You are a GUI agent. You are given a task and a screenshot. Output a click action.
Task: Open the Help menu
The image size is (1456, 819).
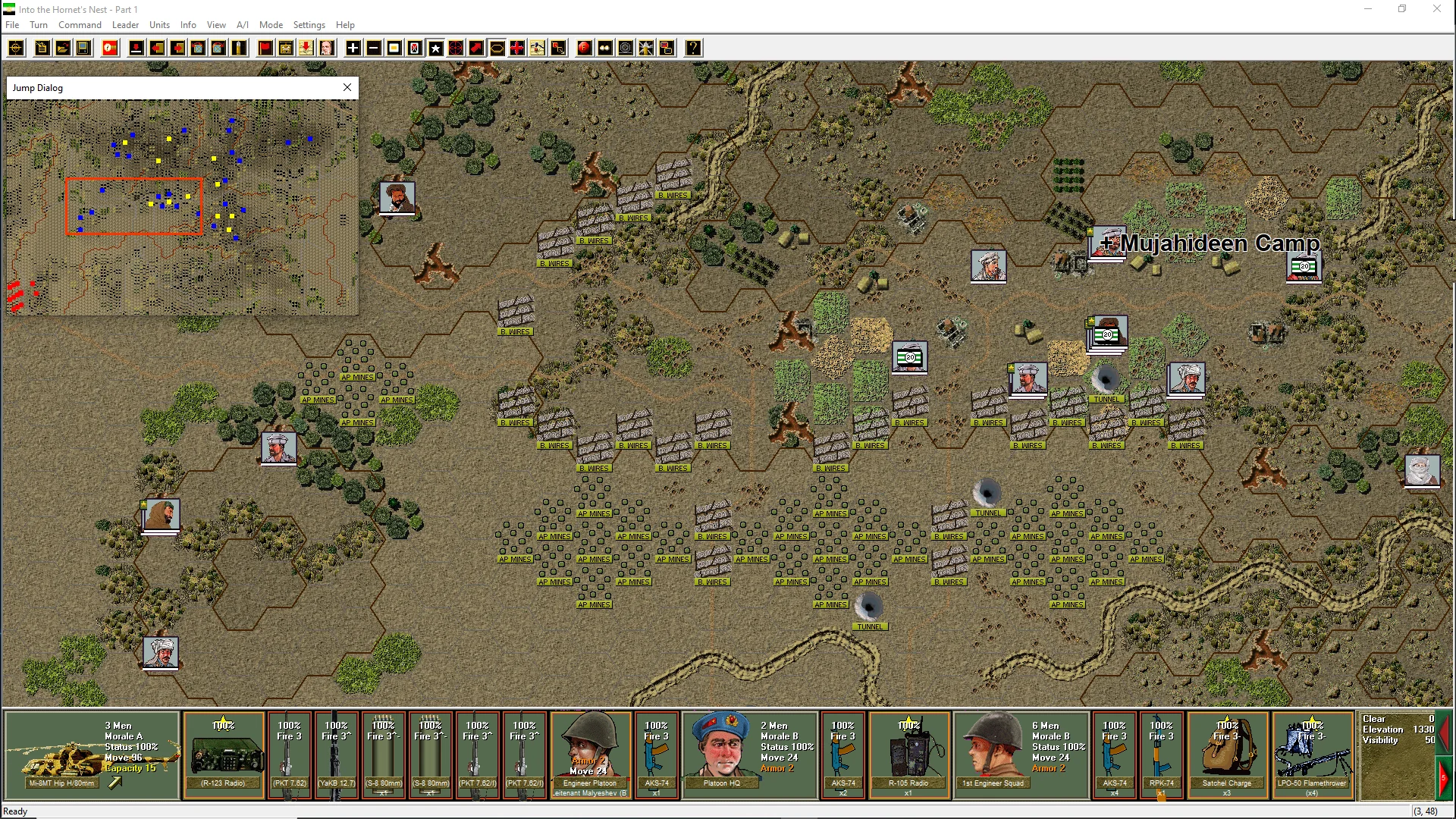tap(345, 25)
